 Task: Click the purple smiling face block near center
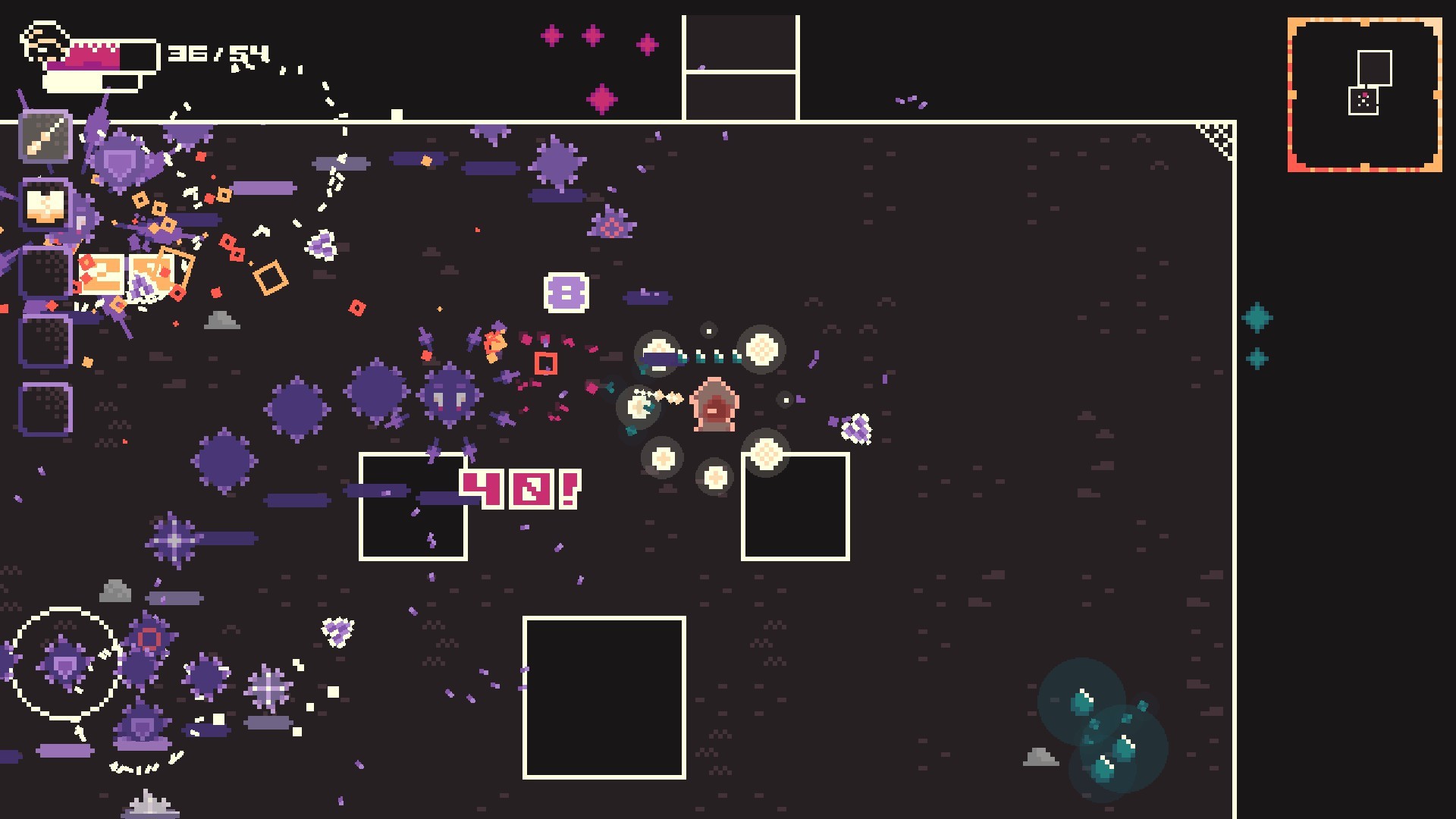[565, 292]
